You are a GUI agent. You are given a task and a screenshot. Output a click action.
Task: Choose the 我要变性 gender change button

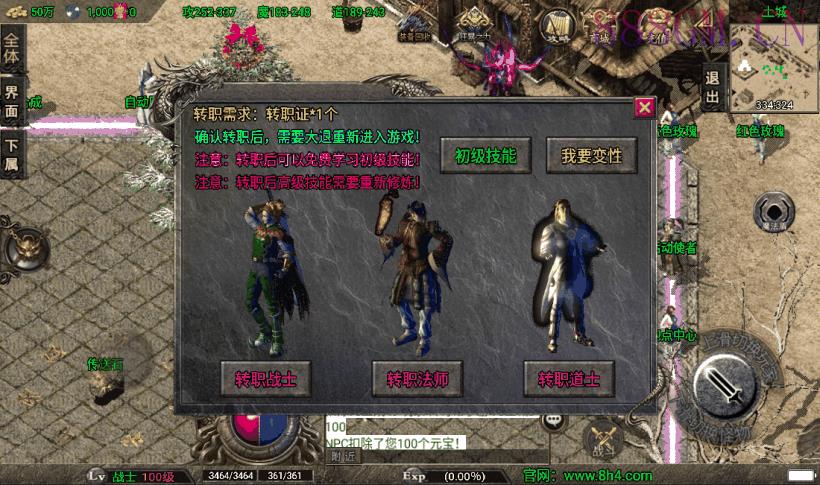click(x=591, y=156)
